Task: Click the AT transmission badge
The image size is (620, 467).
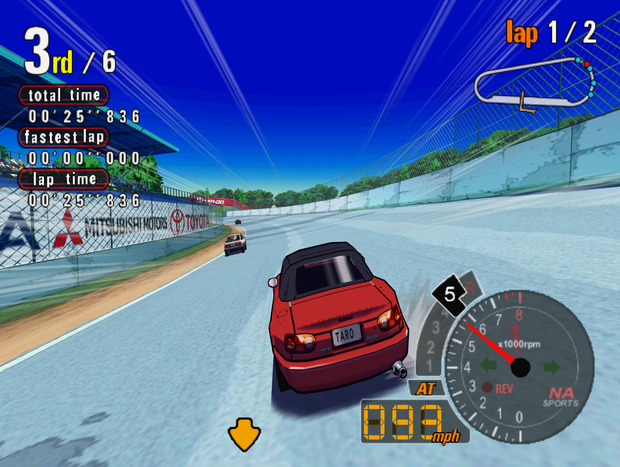Action: (425, 388)
